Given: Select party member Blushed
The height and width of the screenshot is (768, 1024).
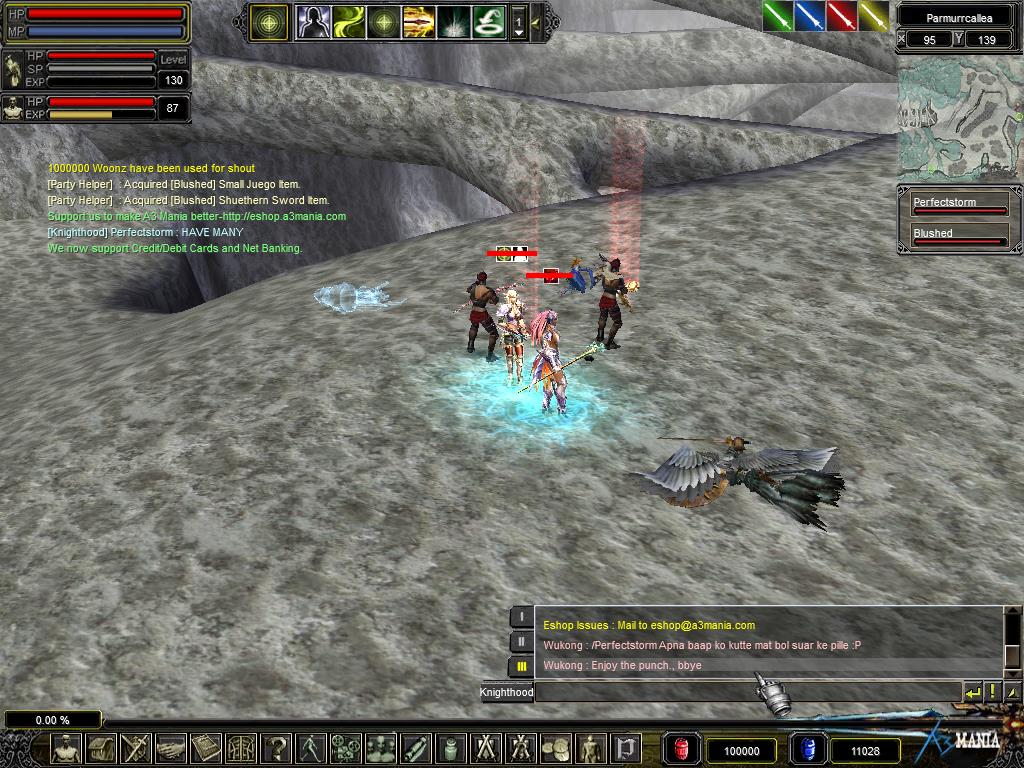Looking at the screenshot, I should click(958, 238).
